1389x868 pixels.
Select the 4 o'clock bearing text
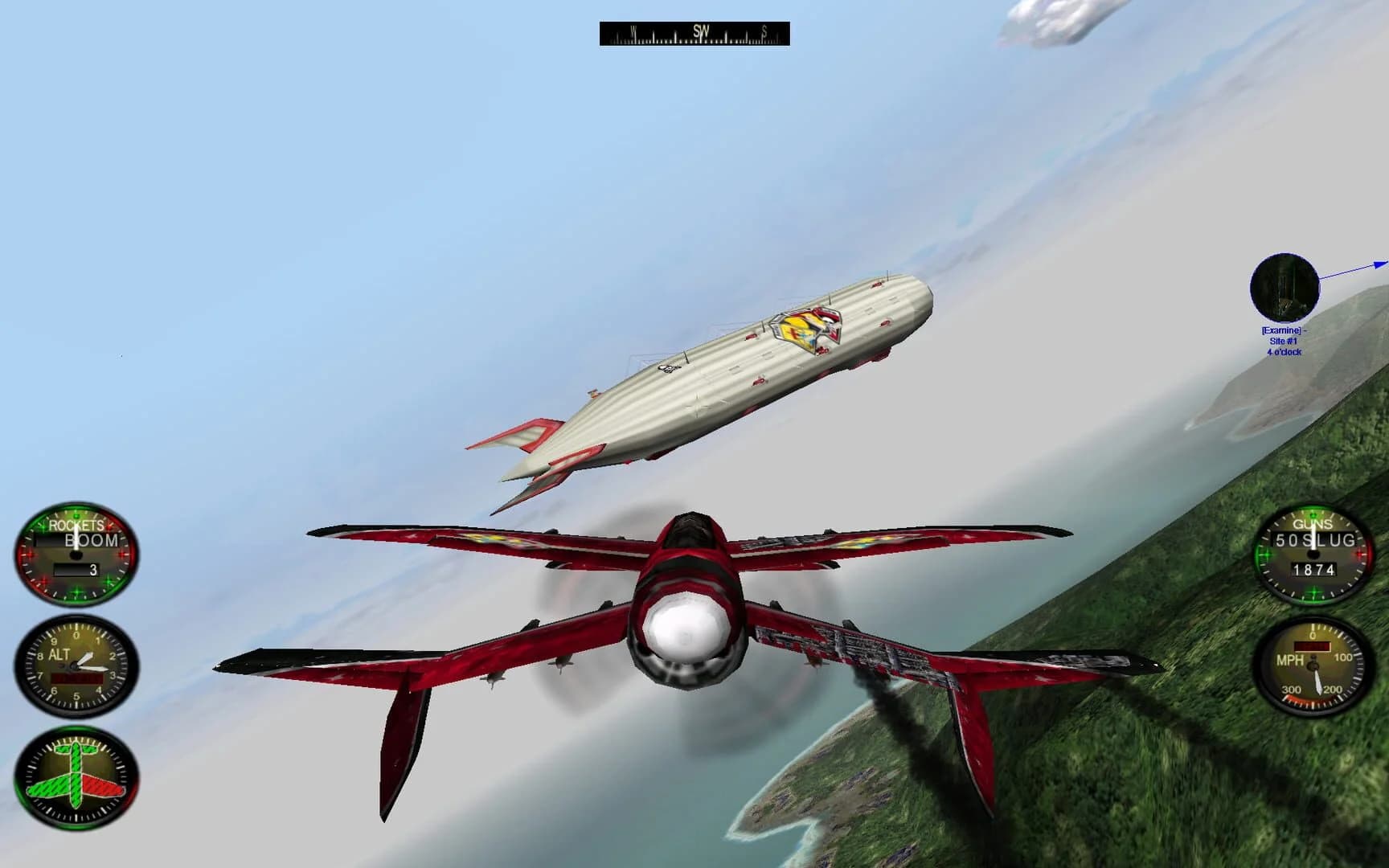(1284, 351)
